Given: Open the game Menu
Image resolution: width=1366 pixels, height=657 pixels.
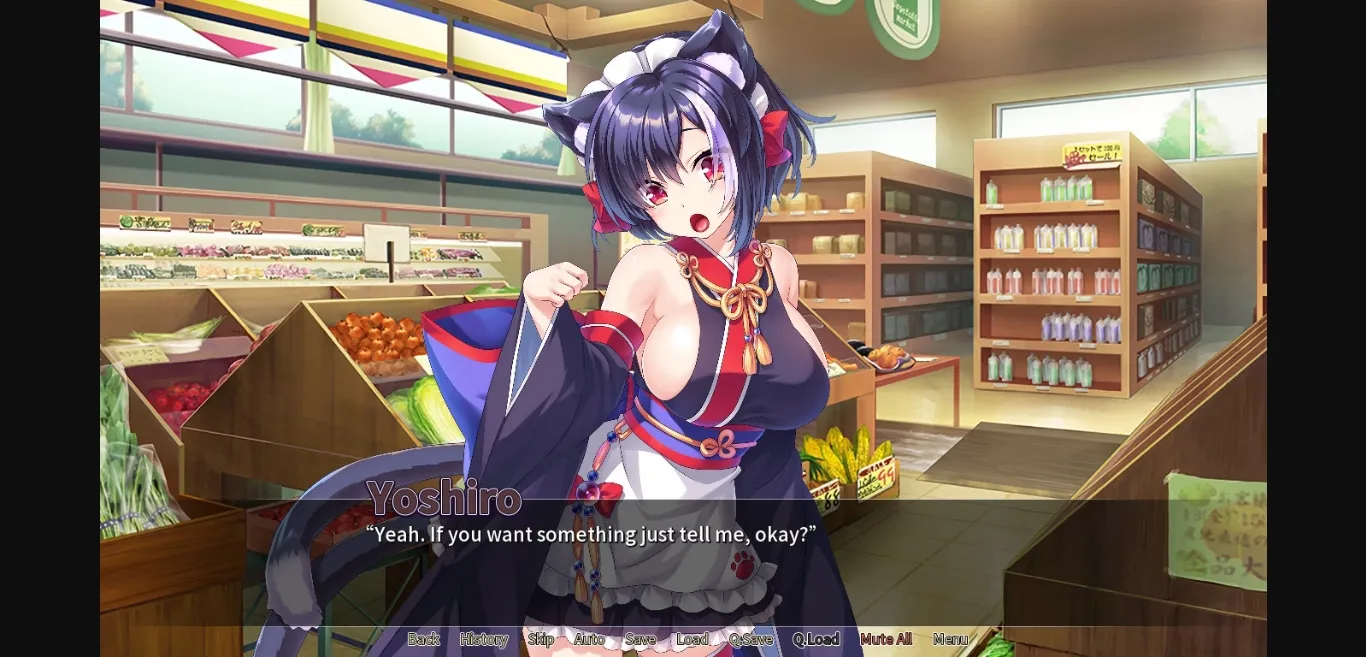Looking at the screenshot, I should click(x=950, y=639).
